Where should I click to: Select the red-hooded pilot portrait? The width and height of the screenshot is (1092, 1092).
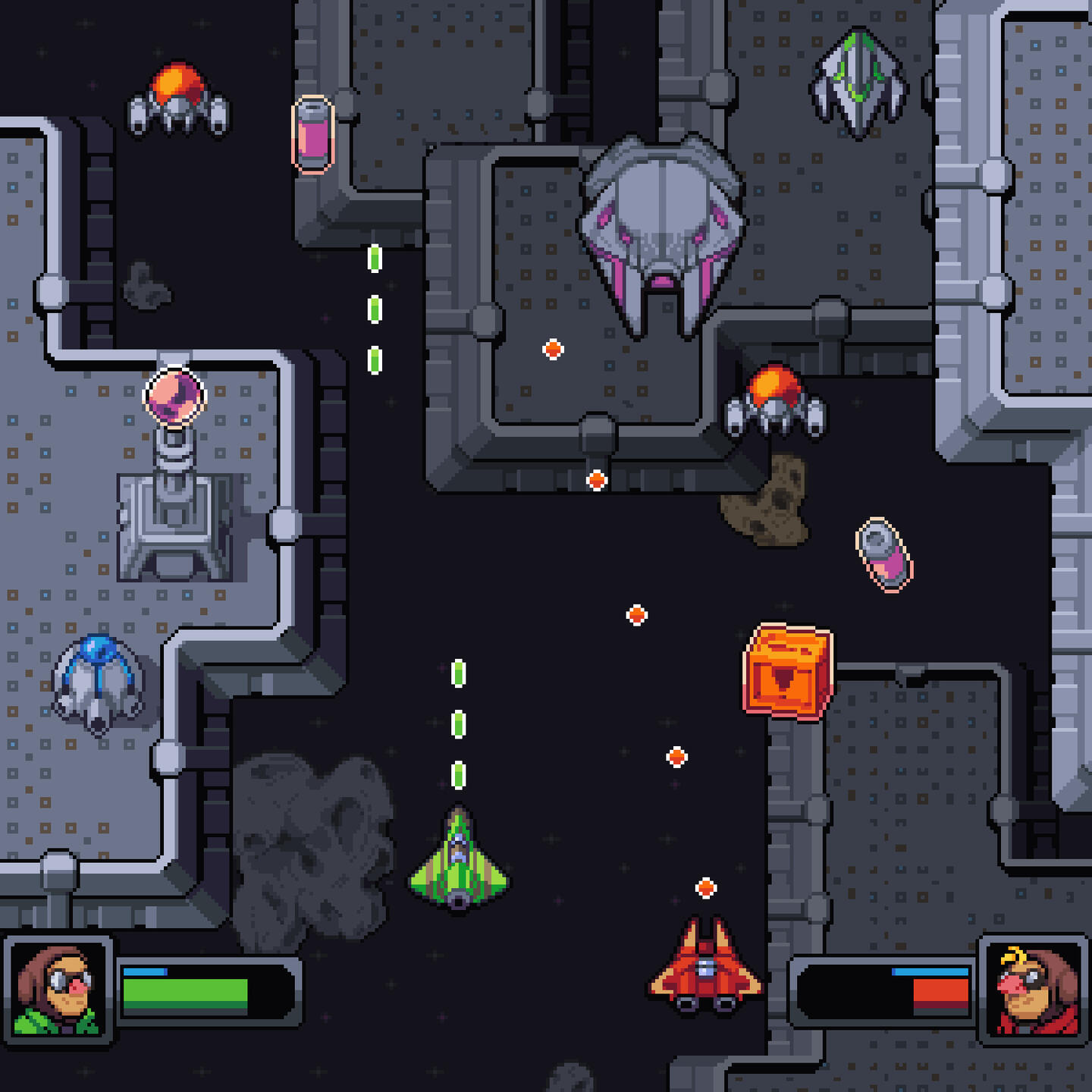point(1034,990)
